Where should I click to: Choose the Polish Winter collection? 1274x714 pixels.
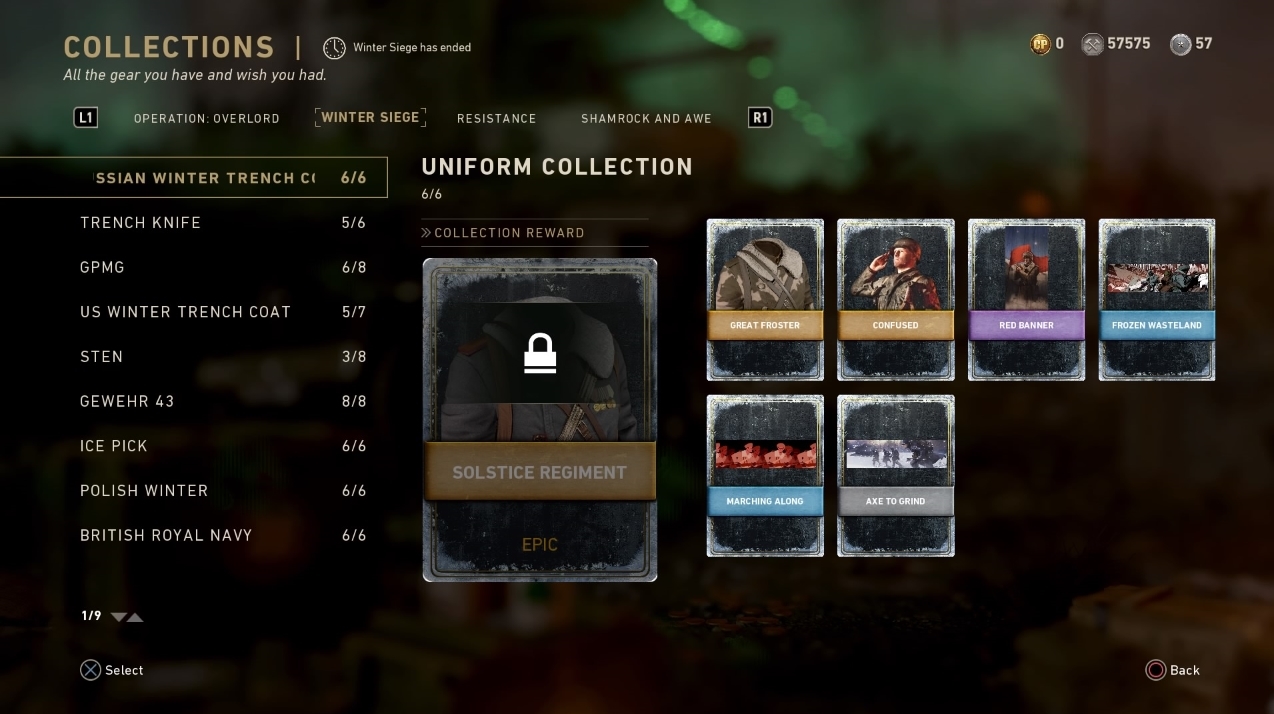click(222, 491)
